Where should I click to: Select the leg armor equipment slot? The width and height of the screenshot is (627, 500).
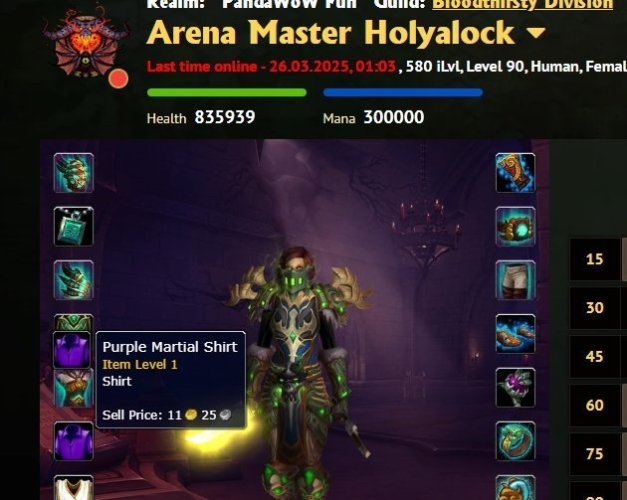[x=515, y=280]
